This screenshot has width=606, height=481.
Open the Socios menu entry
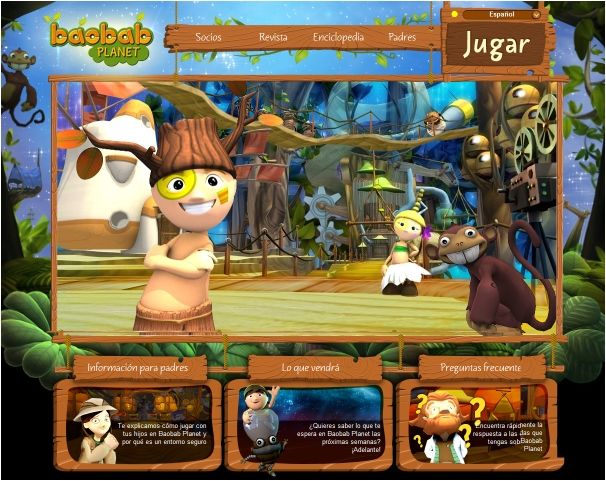coord(209,37)
